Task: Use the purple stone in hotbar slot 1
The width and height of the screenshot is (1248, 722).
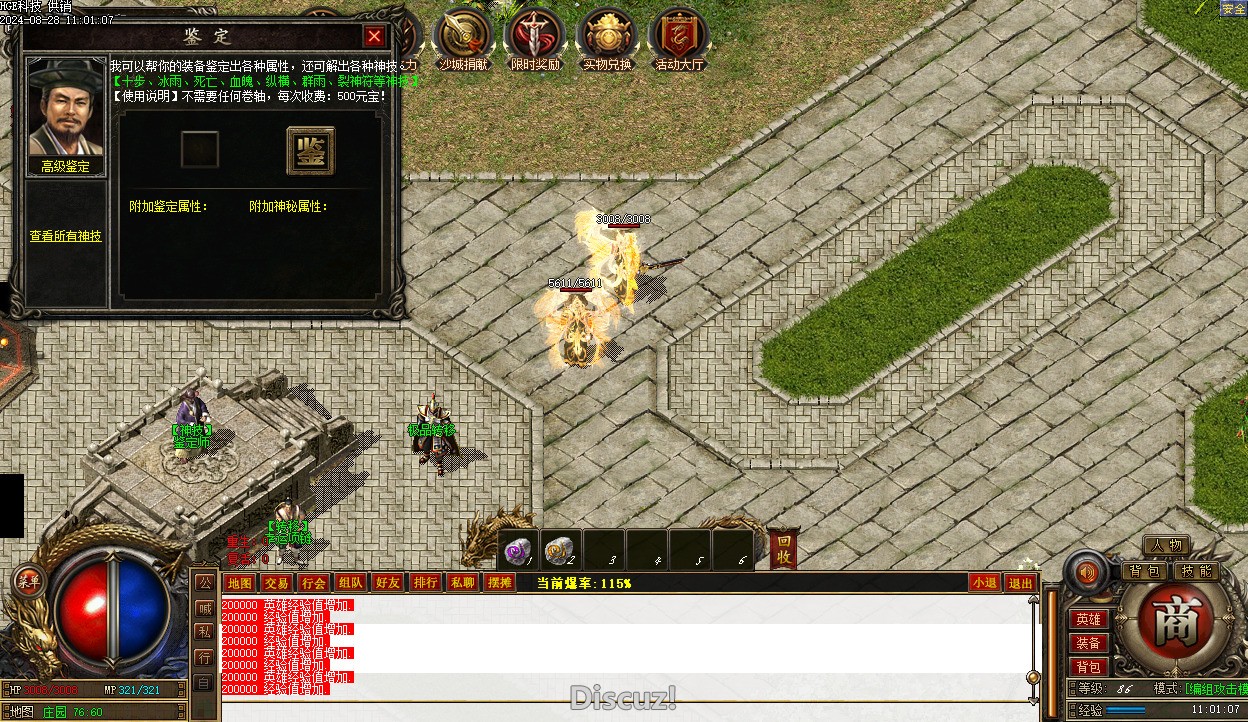Action: pyautogui.click(x=518, y=550)
